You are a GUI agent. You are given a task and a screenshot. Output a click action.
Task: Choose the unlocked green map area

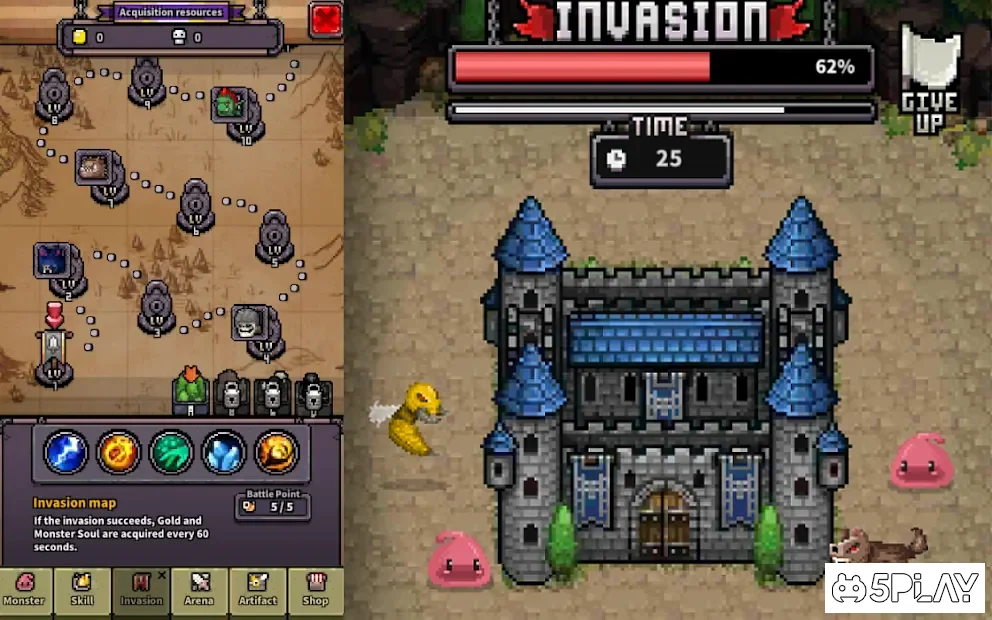pos(189,391)
